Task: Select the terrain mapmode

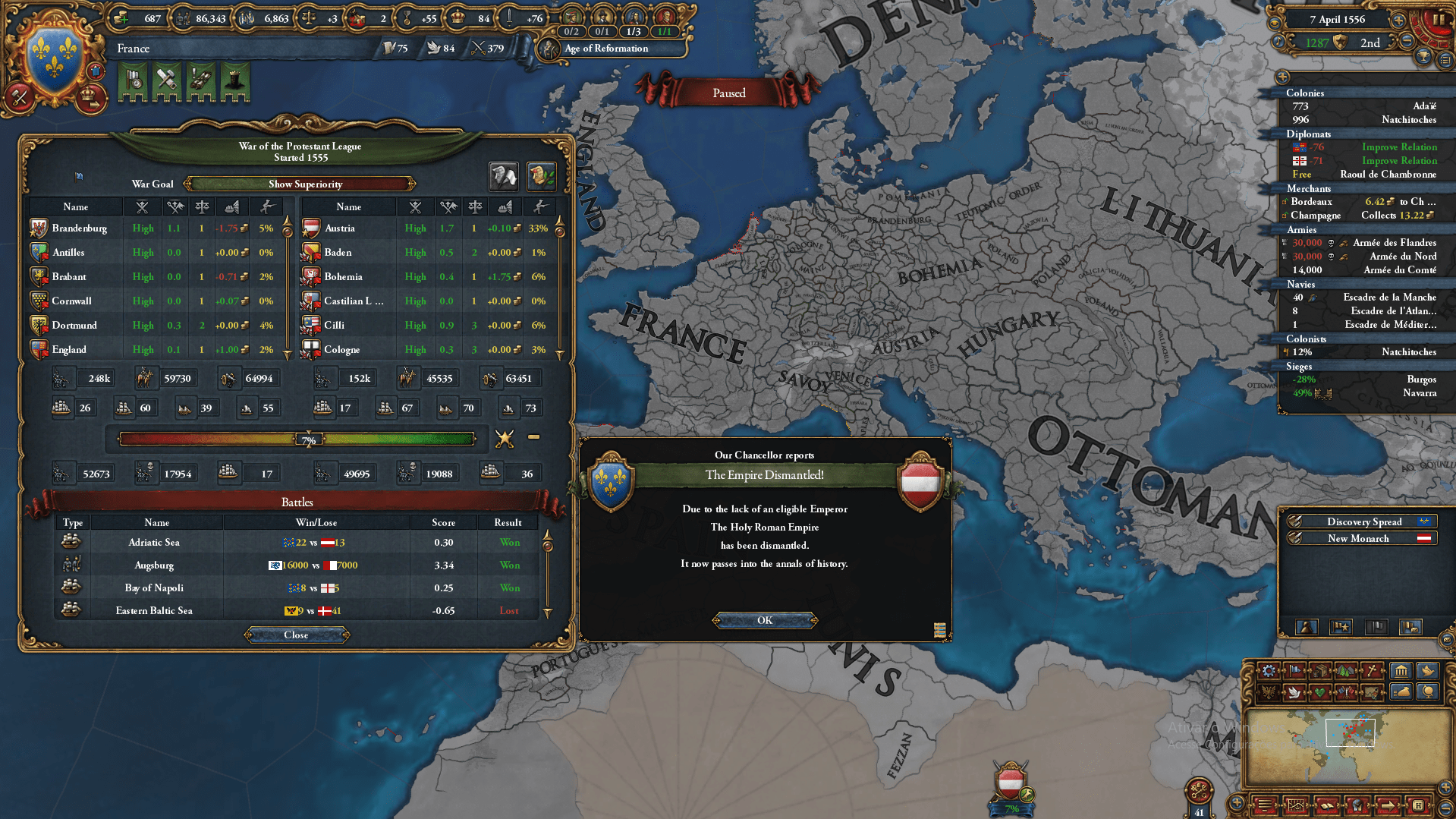Action: click(x=1348, y=671)
